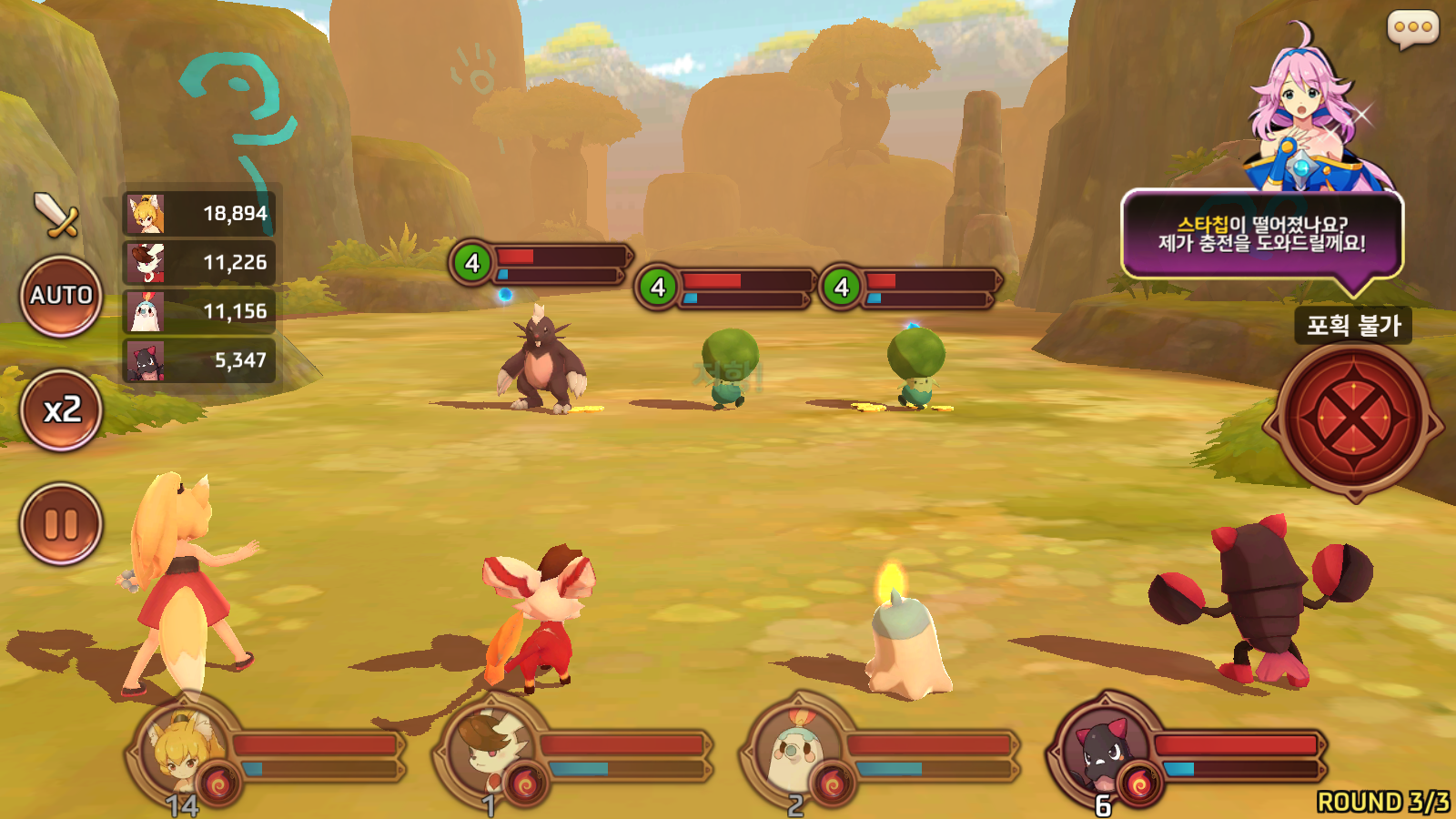Toggle the AUTO battle button
Viewport: 1456px width, 819px height.
pos(61,296)
